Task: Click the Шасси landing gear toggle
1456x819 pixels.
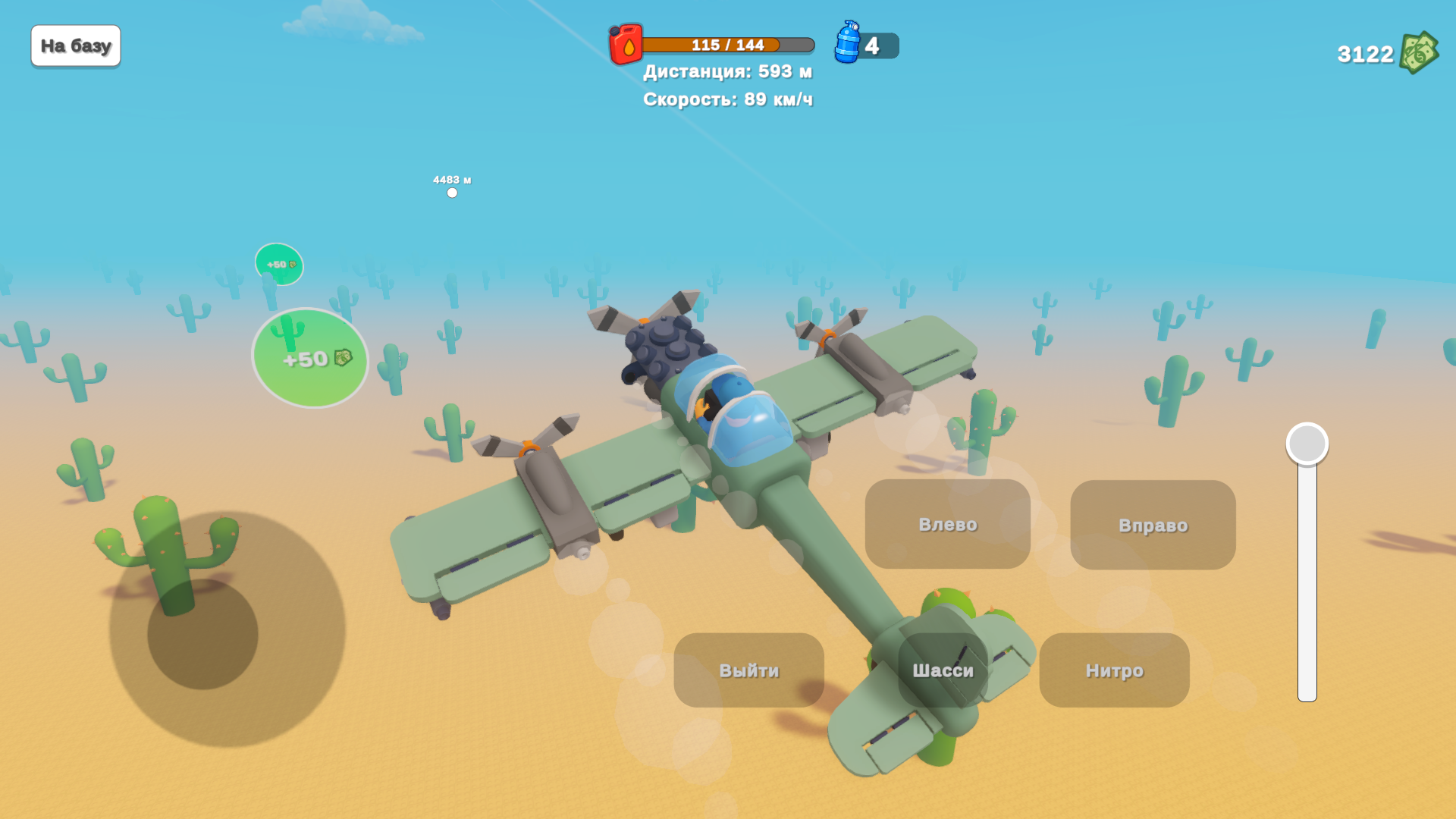Action: [x=945, y=670]
